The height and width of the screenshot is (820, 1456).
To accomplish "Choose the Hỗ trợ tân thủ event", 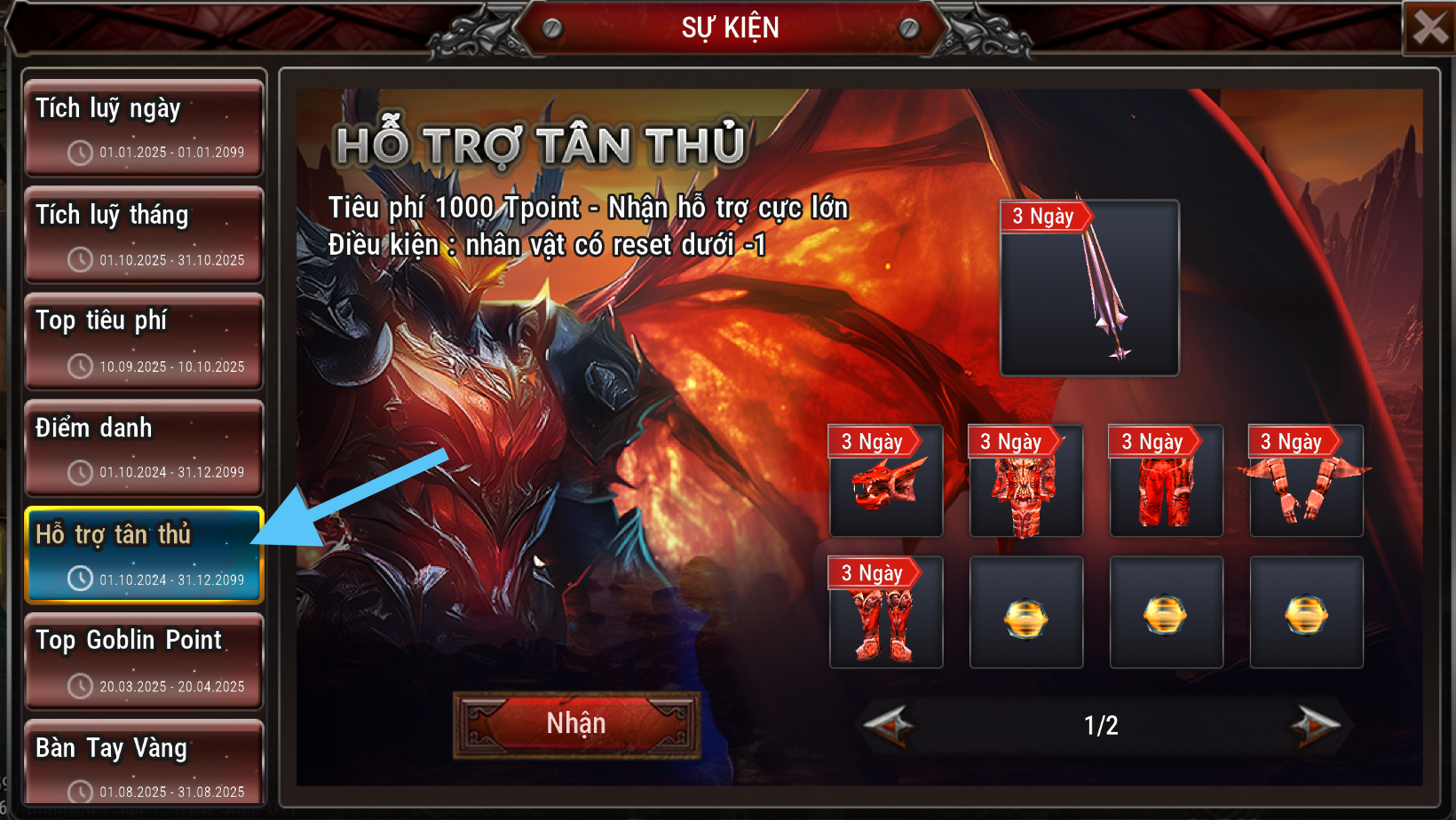I will (x=144, y=555).
